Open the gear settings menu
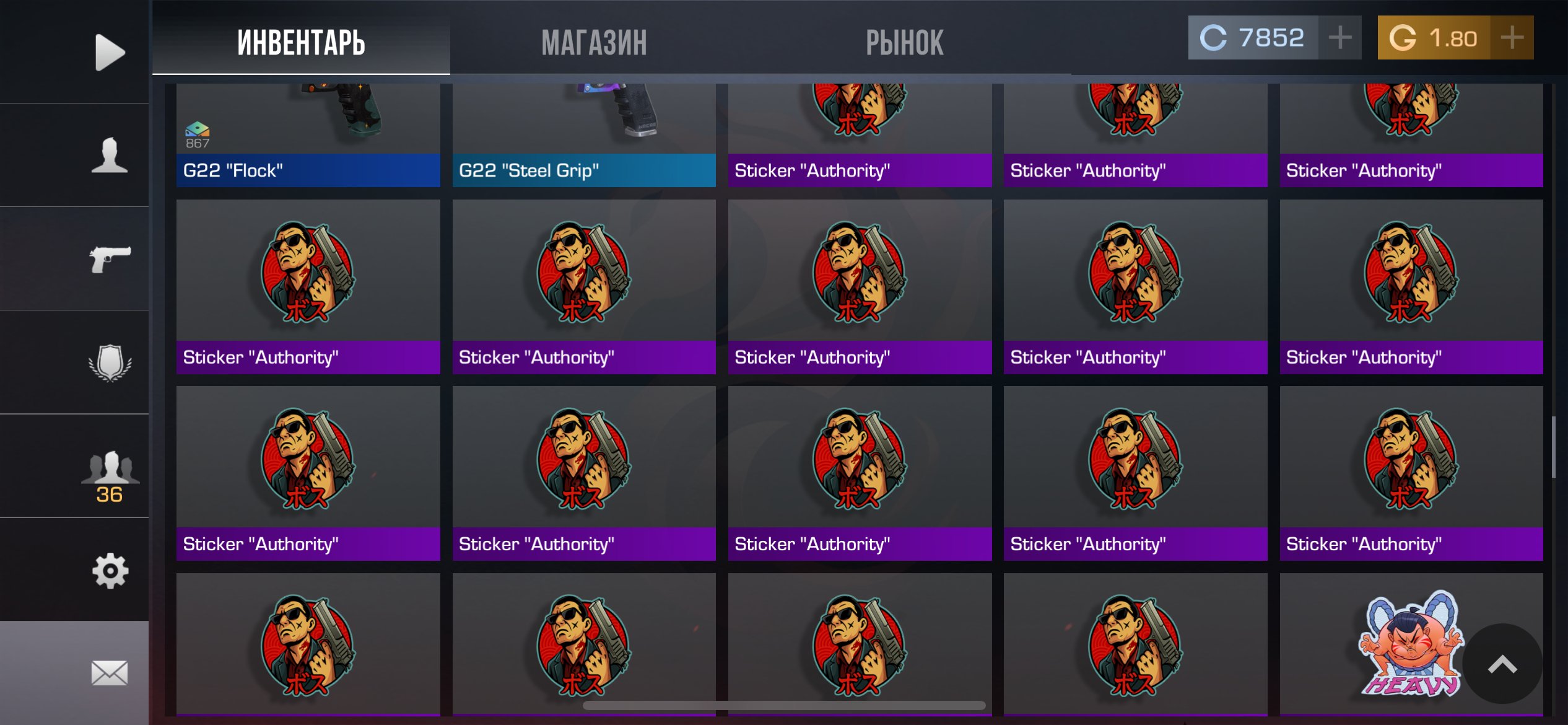This screenshot has height=725, width=1568. point(110,570)
